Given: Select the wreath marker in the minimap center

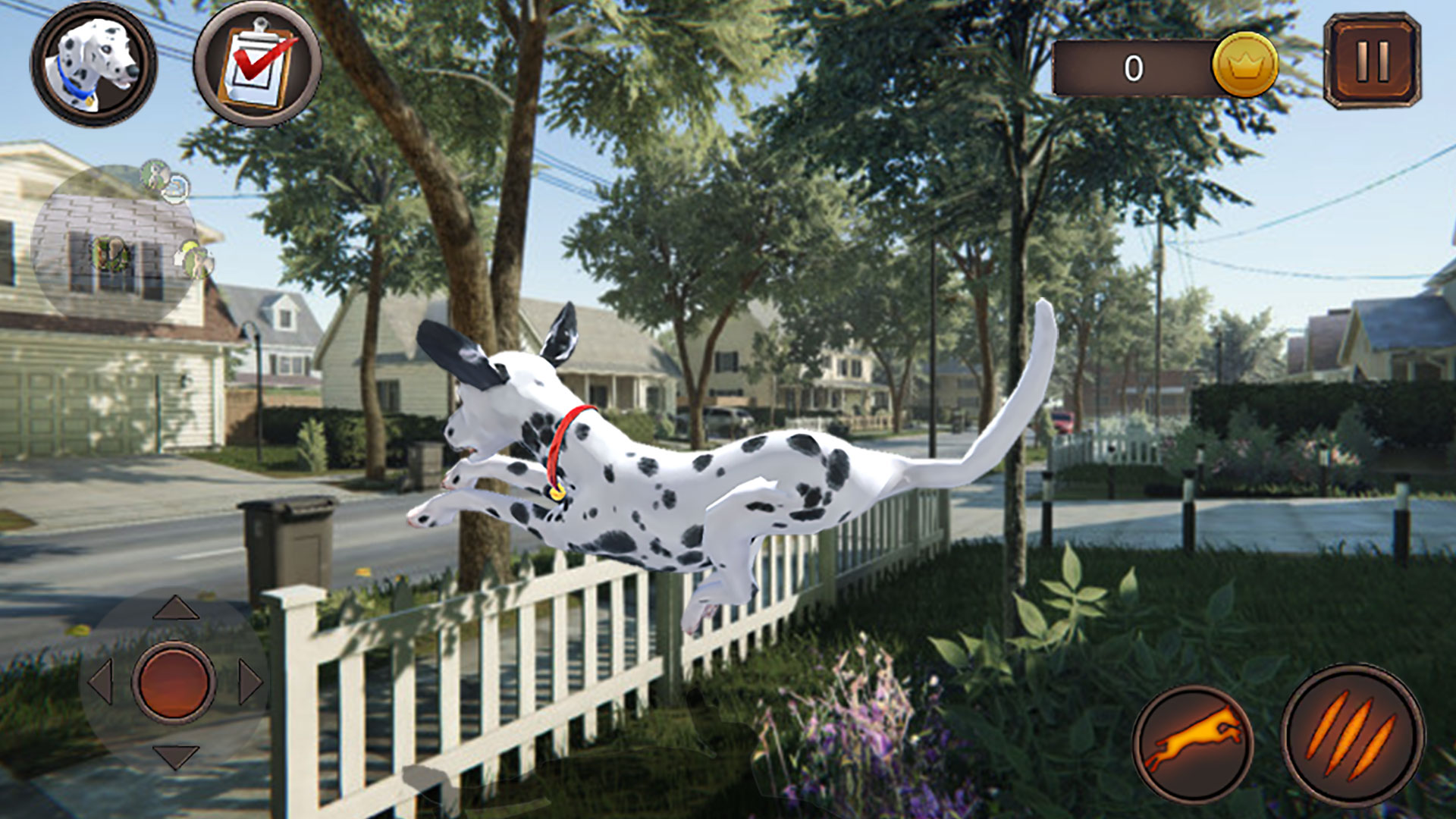Looking at the screenshot, I should 111,253.
